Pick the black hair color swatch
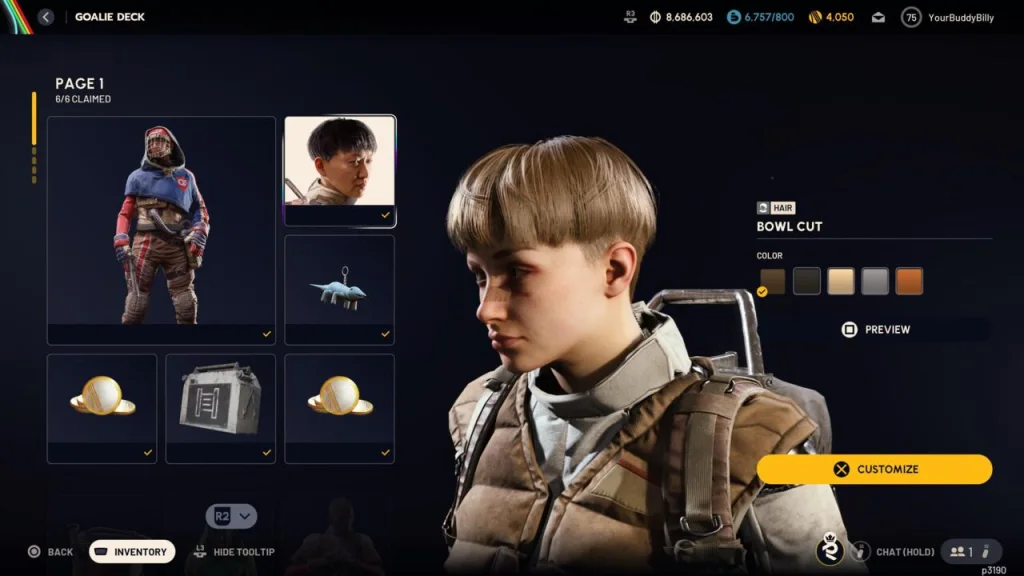1024x576 pixels. click(x=807, y=281)
